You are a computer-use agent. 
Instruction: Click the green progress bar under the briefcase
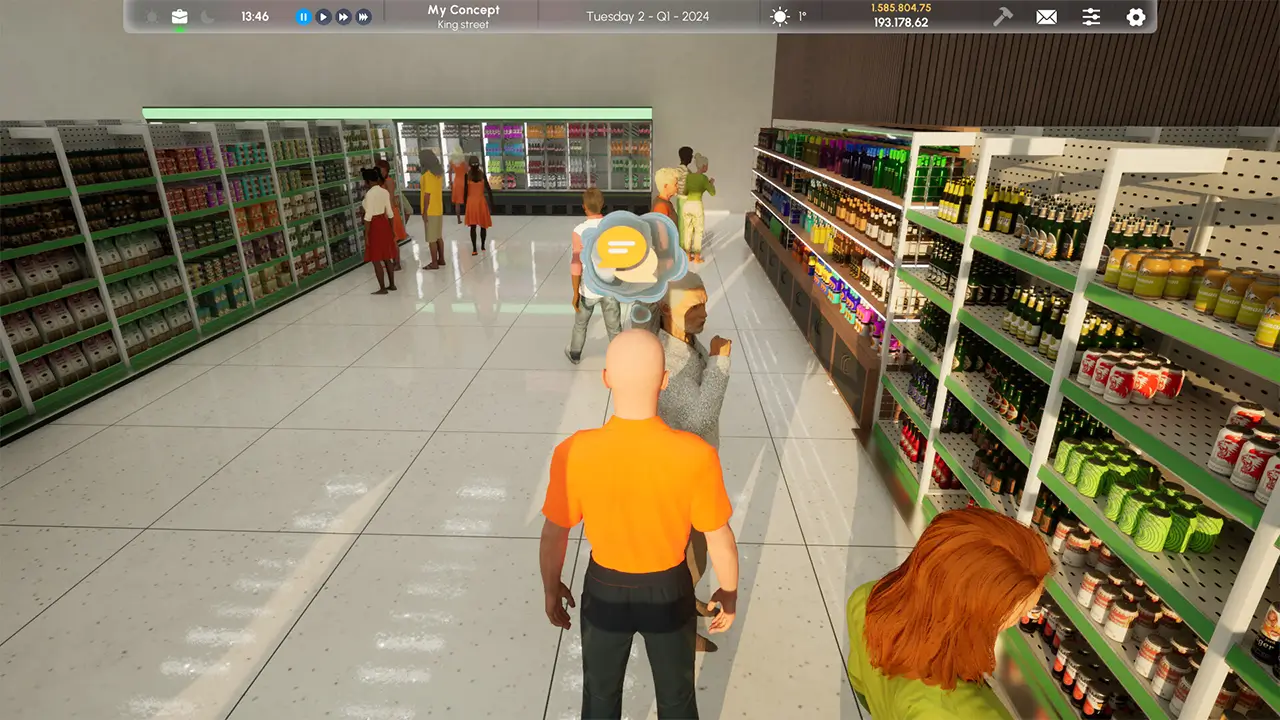click(x=180, y=28)
